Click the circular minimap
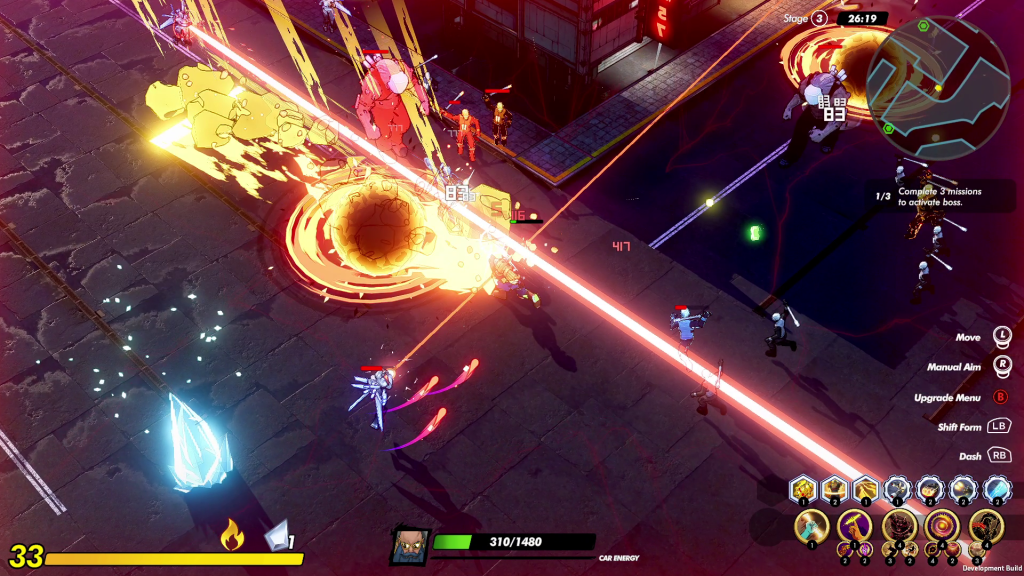1024x576 pixels. pos(937,75)
